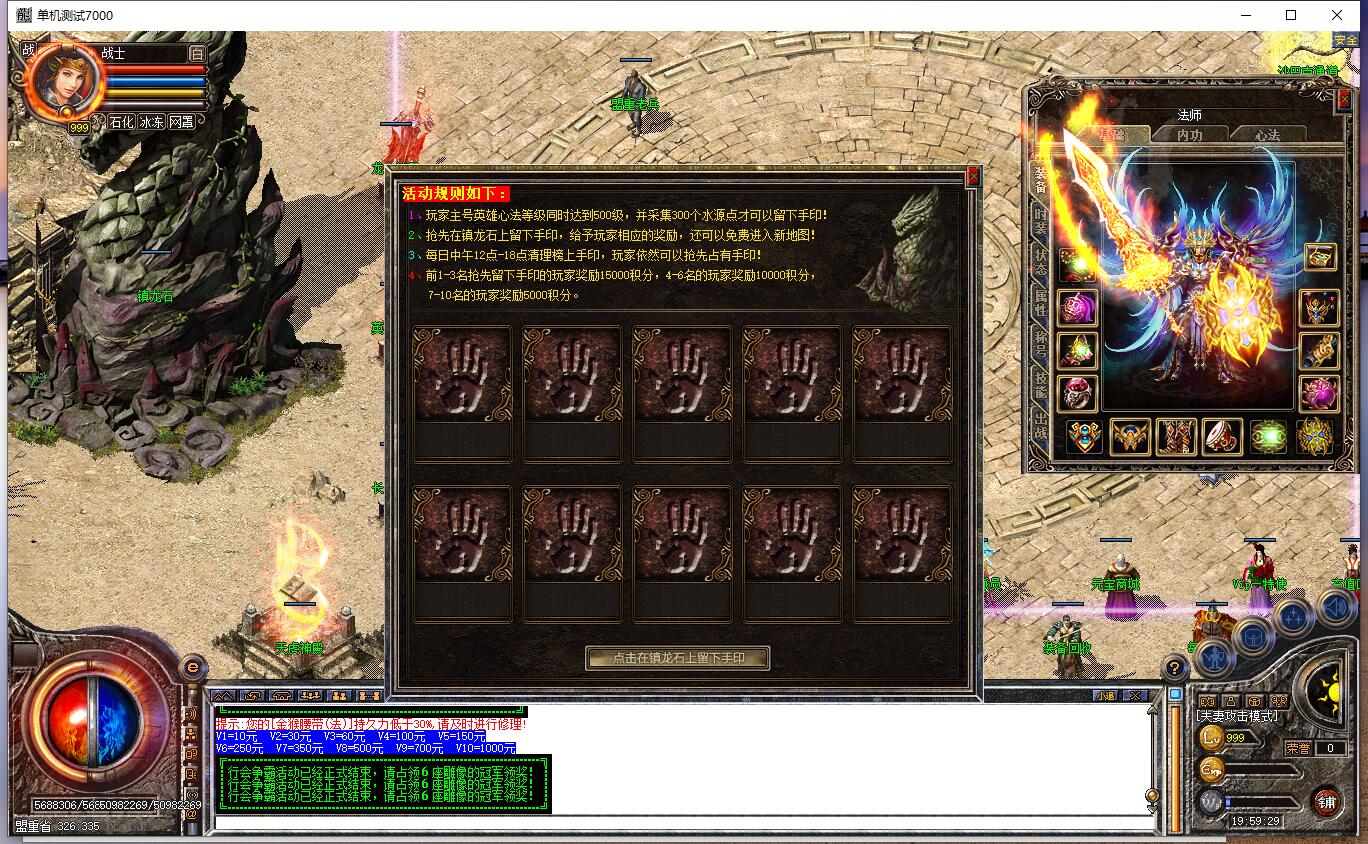1368x844 pixels.
Task: Click the warrior figure round button
Action: [1214, 658]
